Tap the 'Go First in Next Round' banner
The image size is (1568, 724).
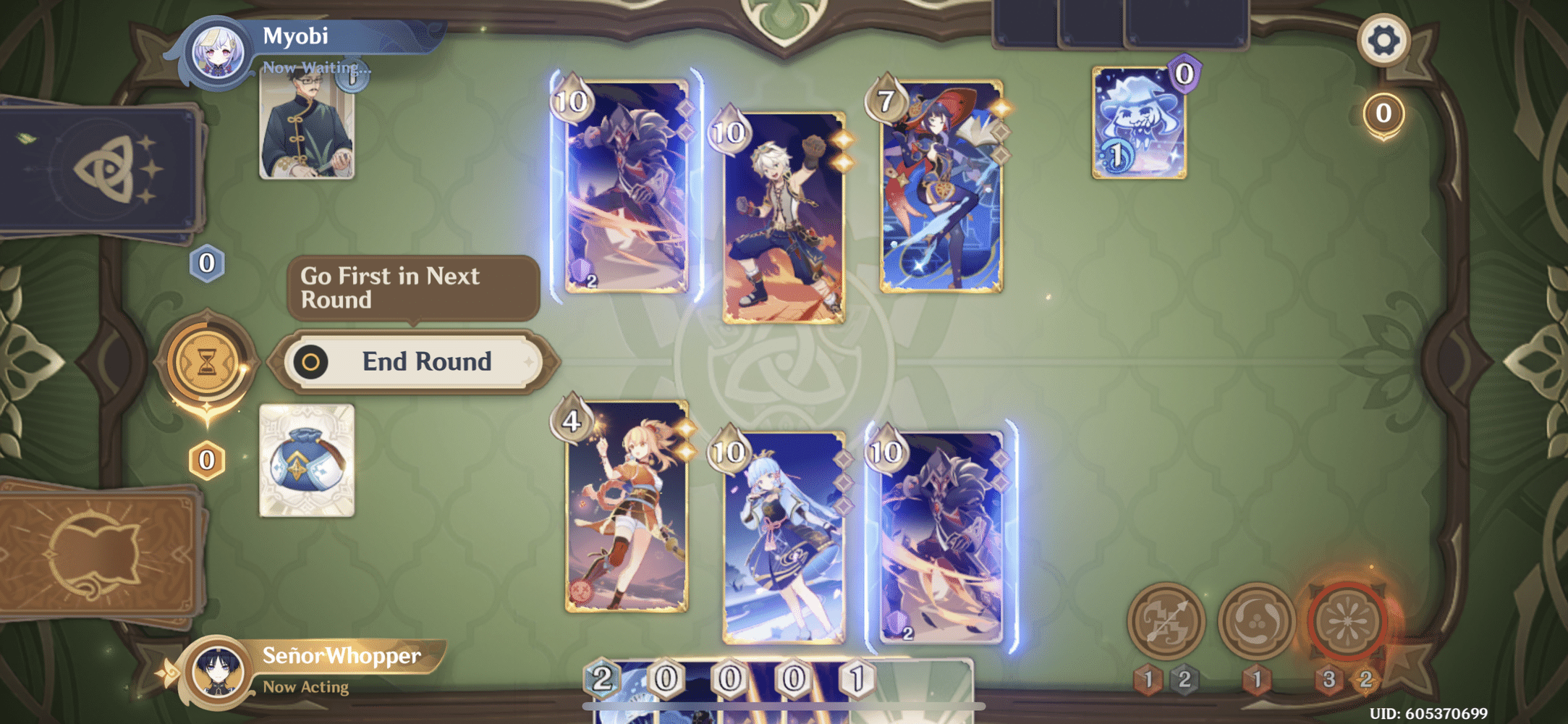[x=412, y=287]
